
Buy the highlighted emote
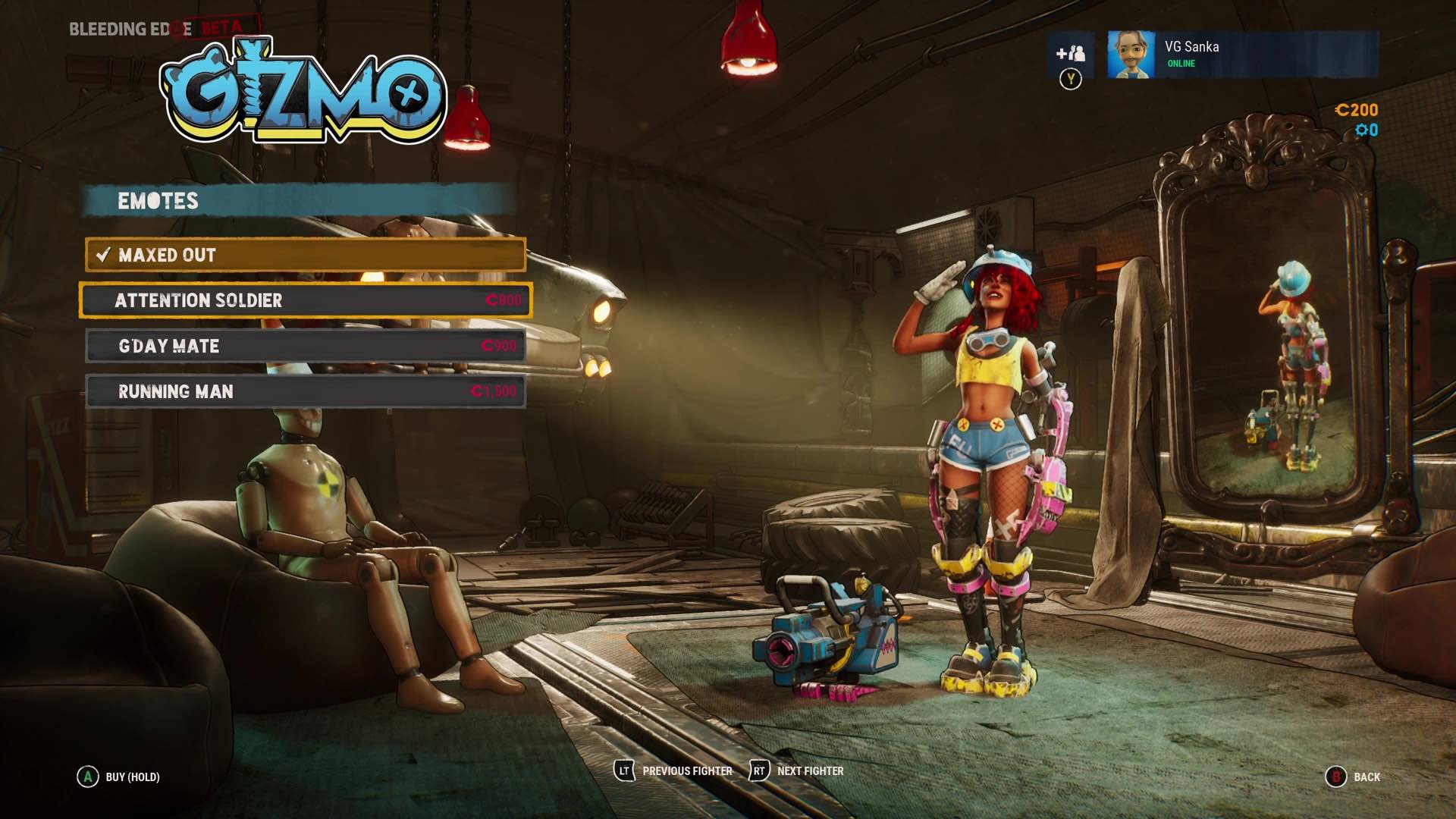(x=119, y=777)
